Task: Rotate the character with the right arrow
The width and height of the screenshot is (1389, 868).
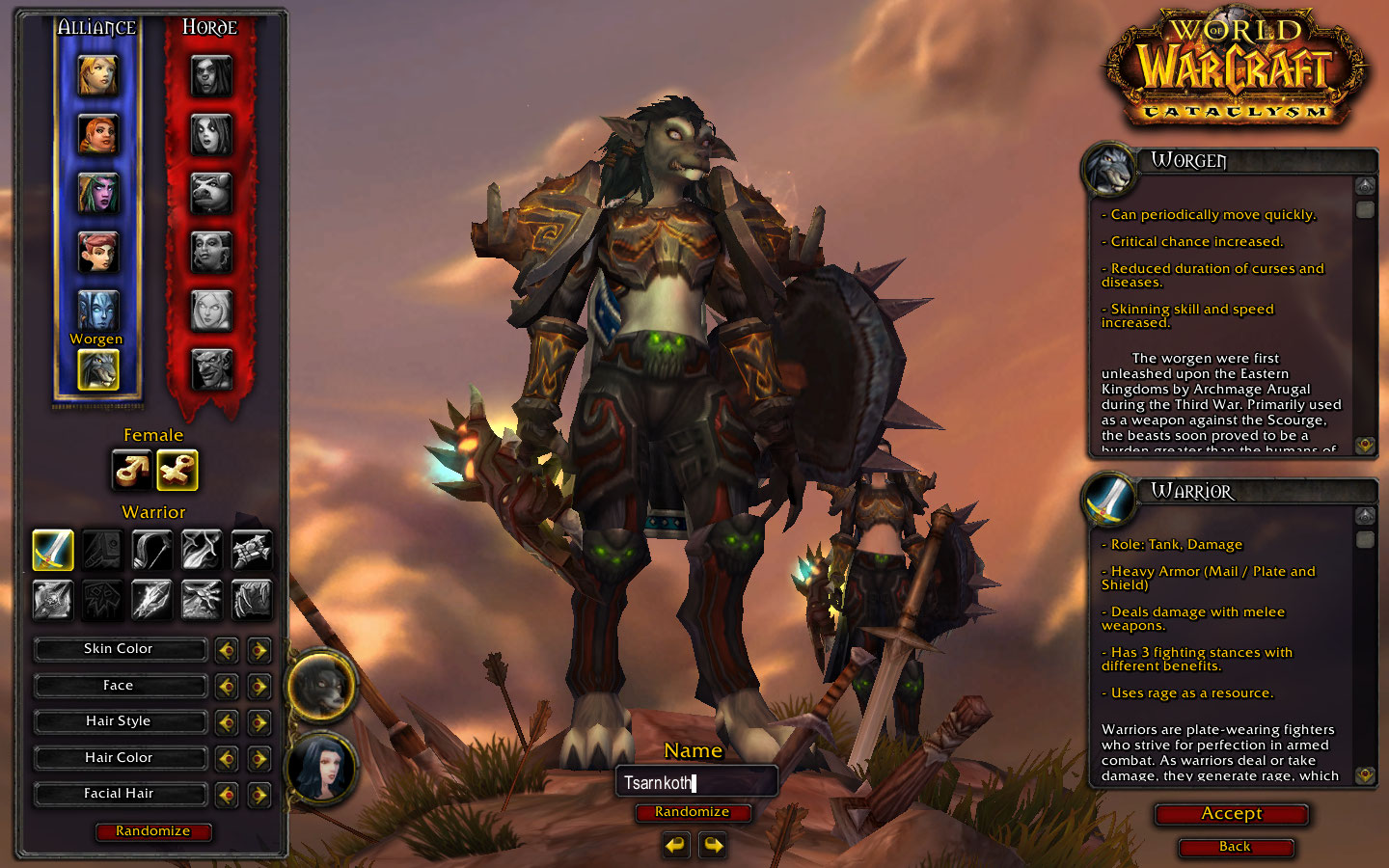Action: coord(713,846)
